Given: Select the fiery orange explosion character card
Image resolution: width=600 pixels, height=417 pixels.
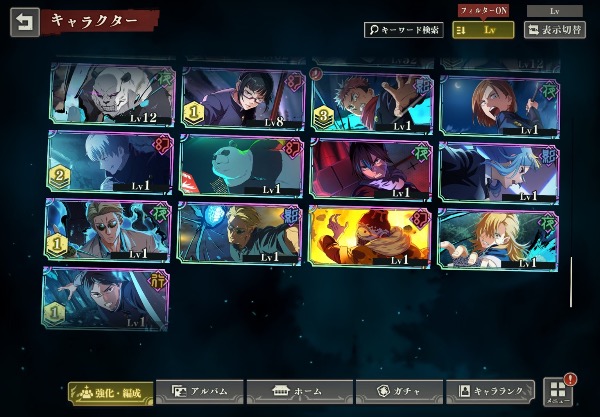Looking at the screenshot, I should [x=369, y=237].
